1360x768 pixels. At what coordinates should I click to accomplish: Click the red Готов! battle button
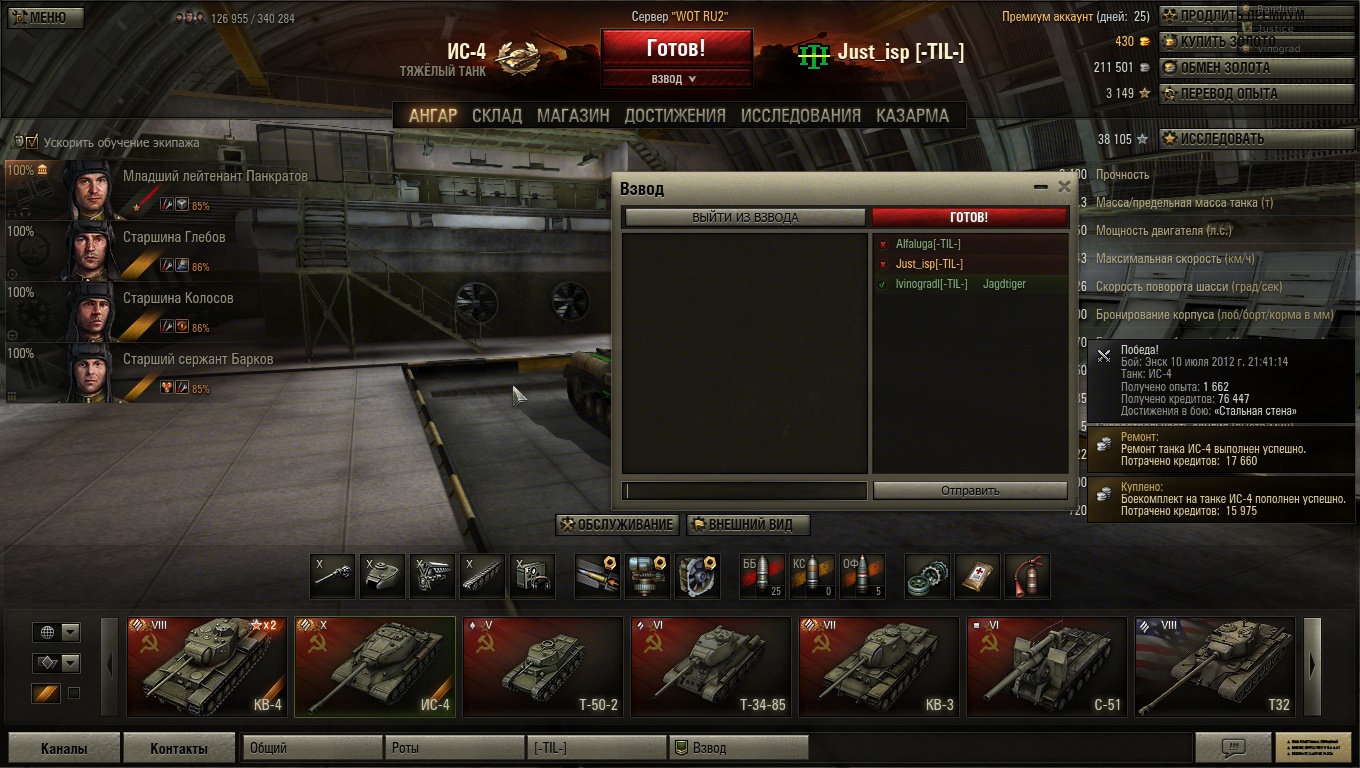tap(676, 48)
